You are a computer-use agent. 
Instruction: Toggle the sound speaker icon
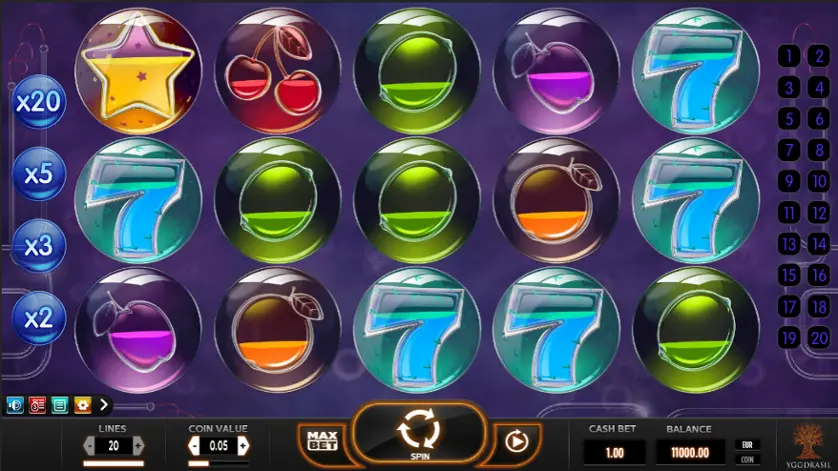(x=15, y=405)
